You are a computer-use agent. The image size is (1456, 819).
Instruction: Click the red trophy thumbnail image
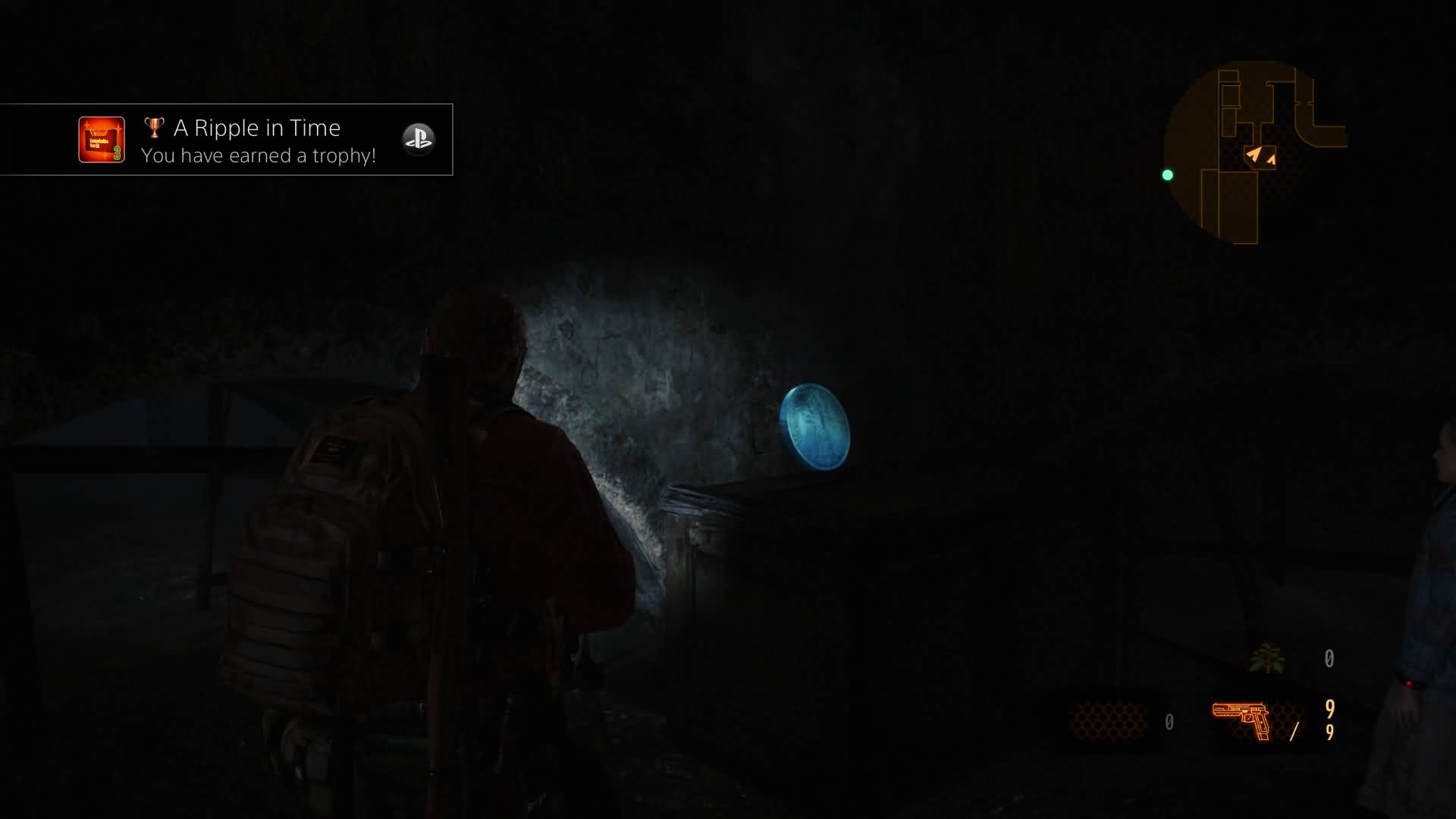click(x=102, y=140)
